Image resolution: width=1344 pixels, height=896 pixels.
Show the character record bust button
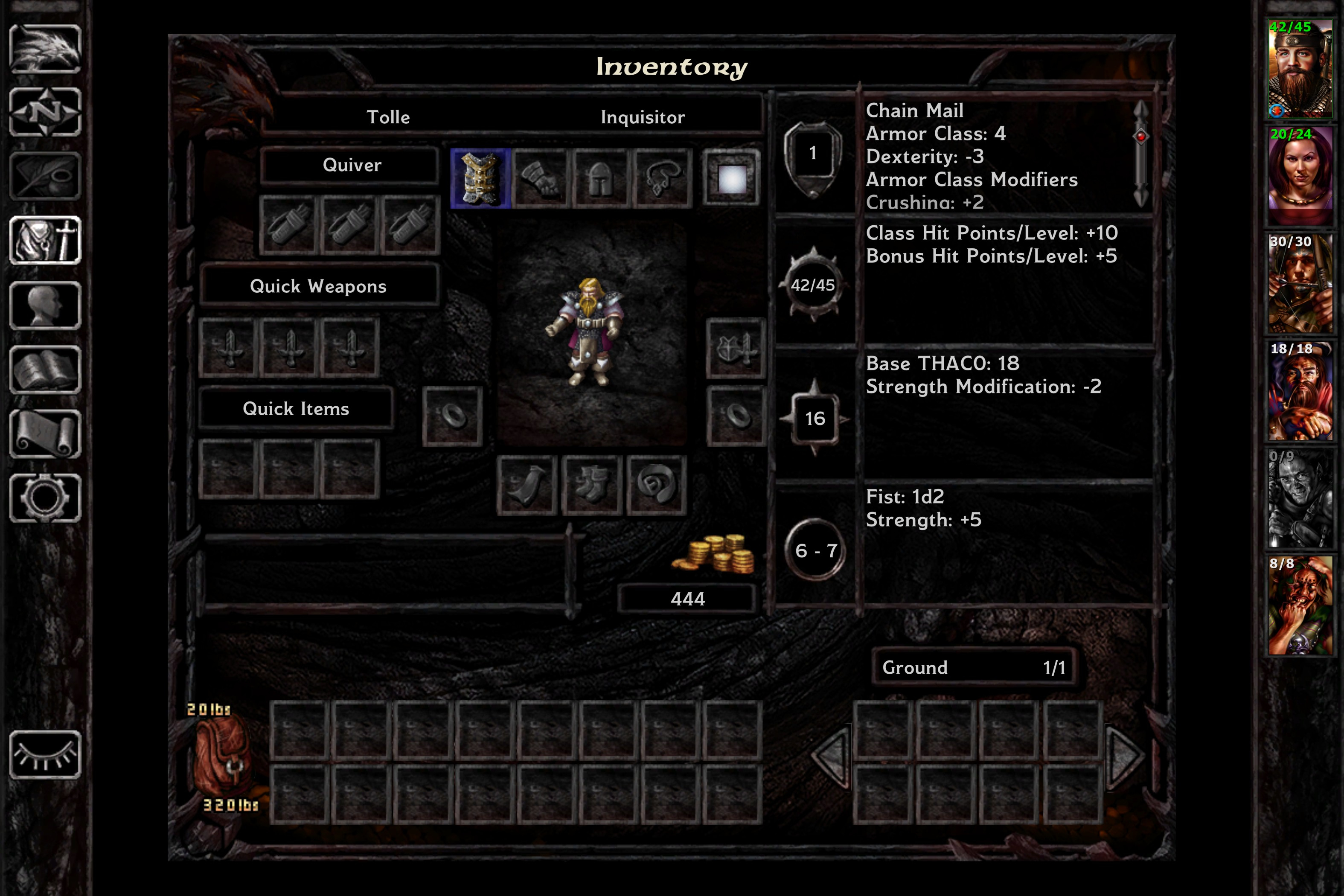45,306
